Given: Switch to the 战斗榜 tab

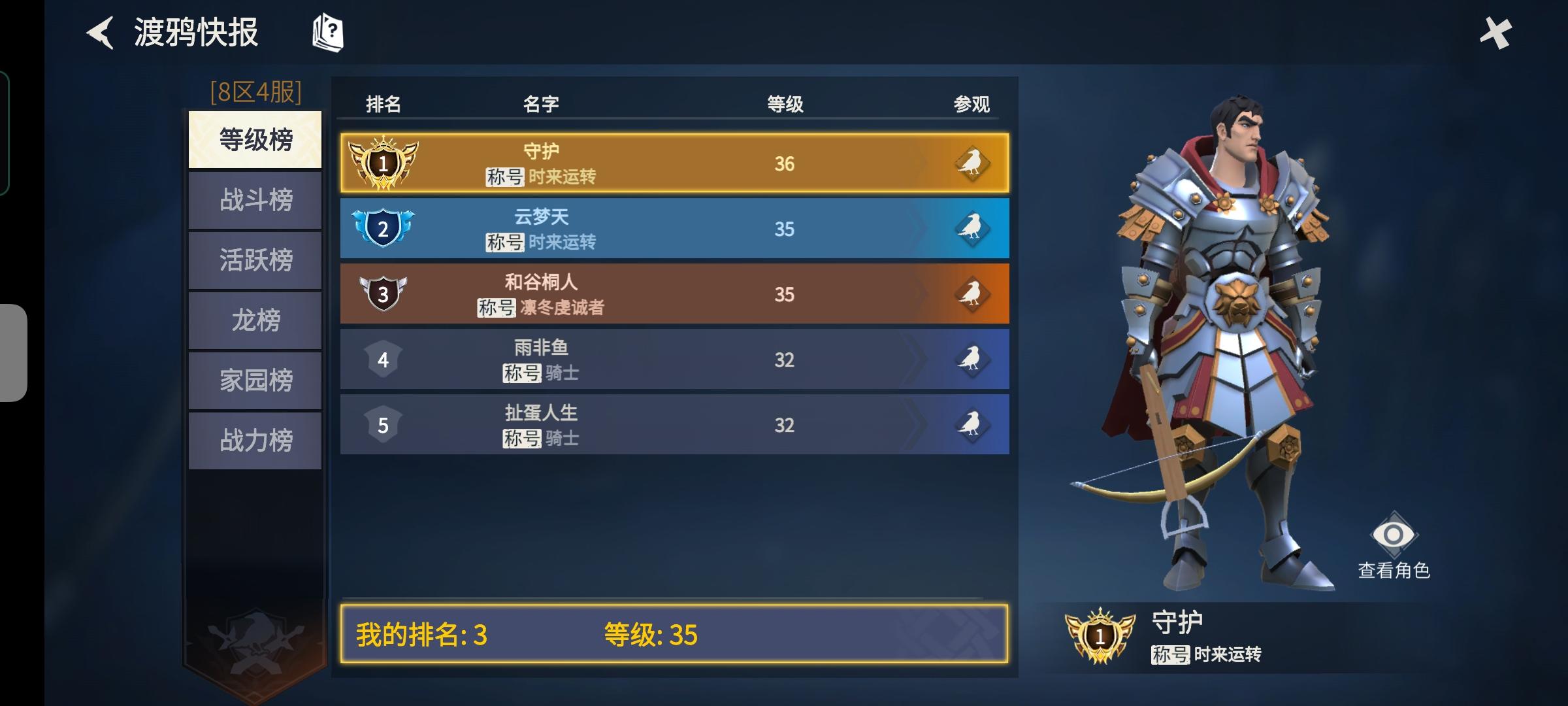Looking at the screenshot, I should pos(254,199).
